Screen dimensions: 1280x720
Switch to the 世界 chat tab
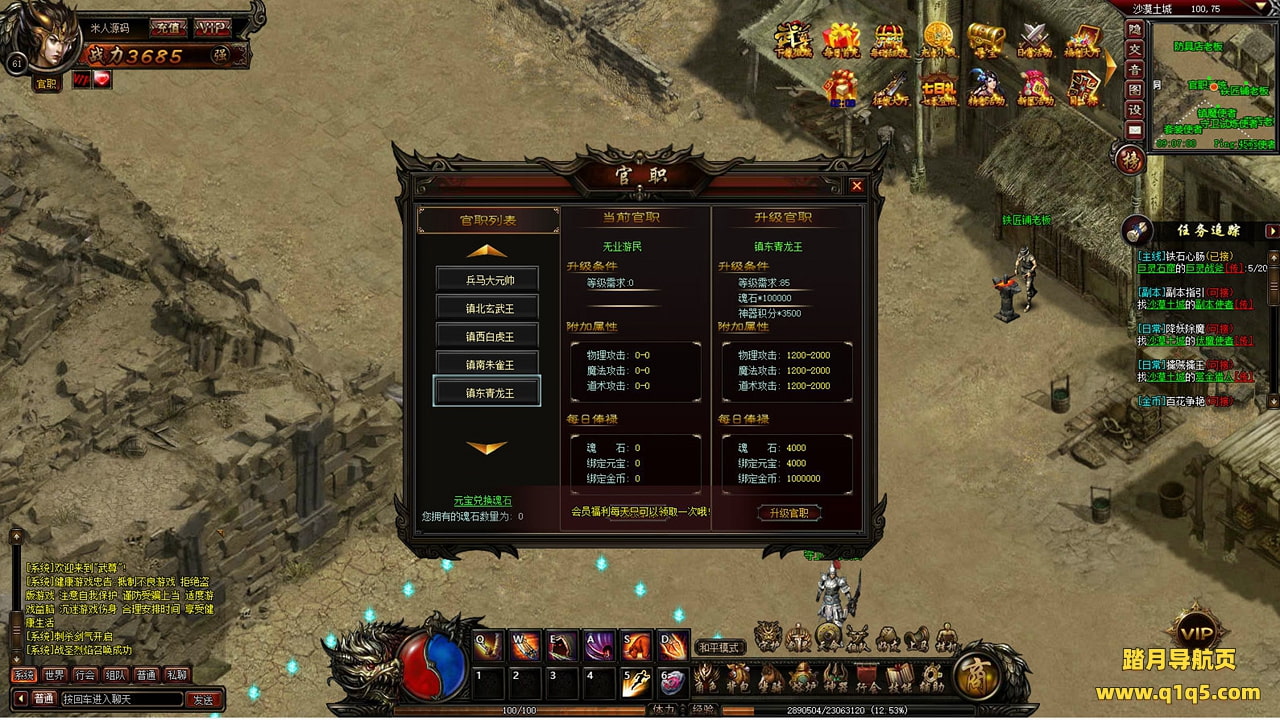point(54,675)
